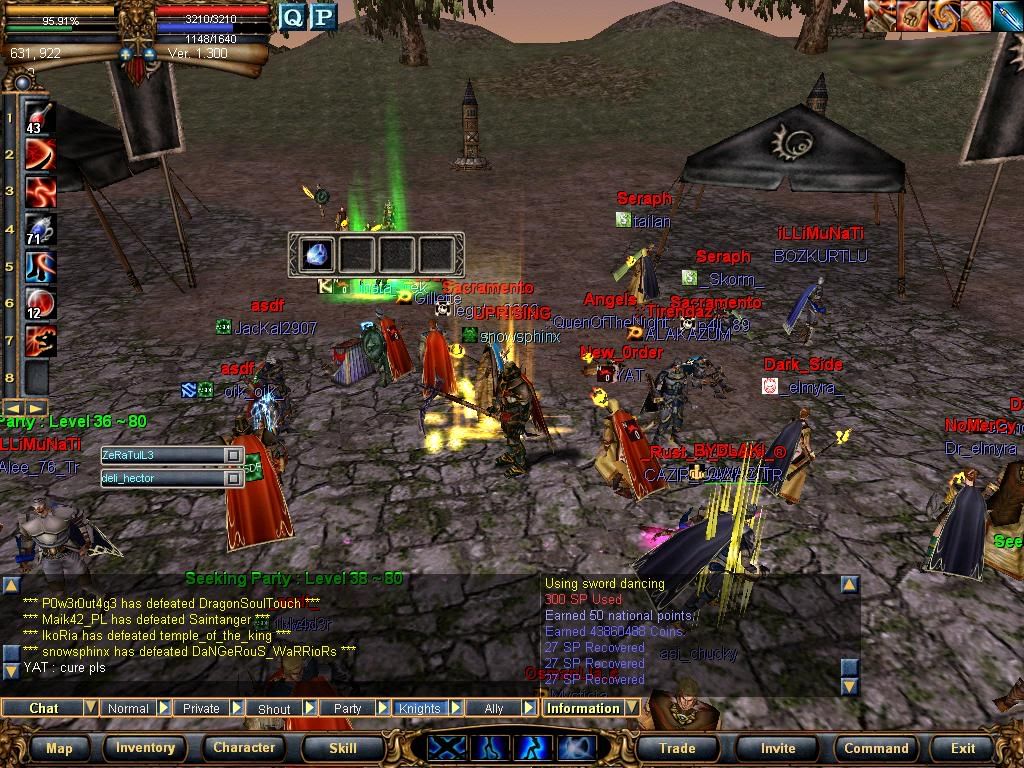The width and height of the screenshot is (1024, 768).
Task: Open the Command menu
Action: pos(876,747)
